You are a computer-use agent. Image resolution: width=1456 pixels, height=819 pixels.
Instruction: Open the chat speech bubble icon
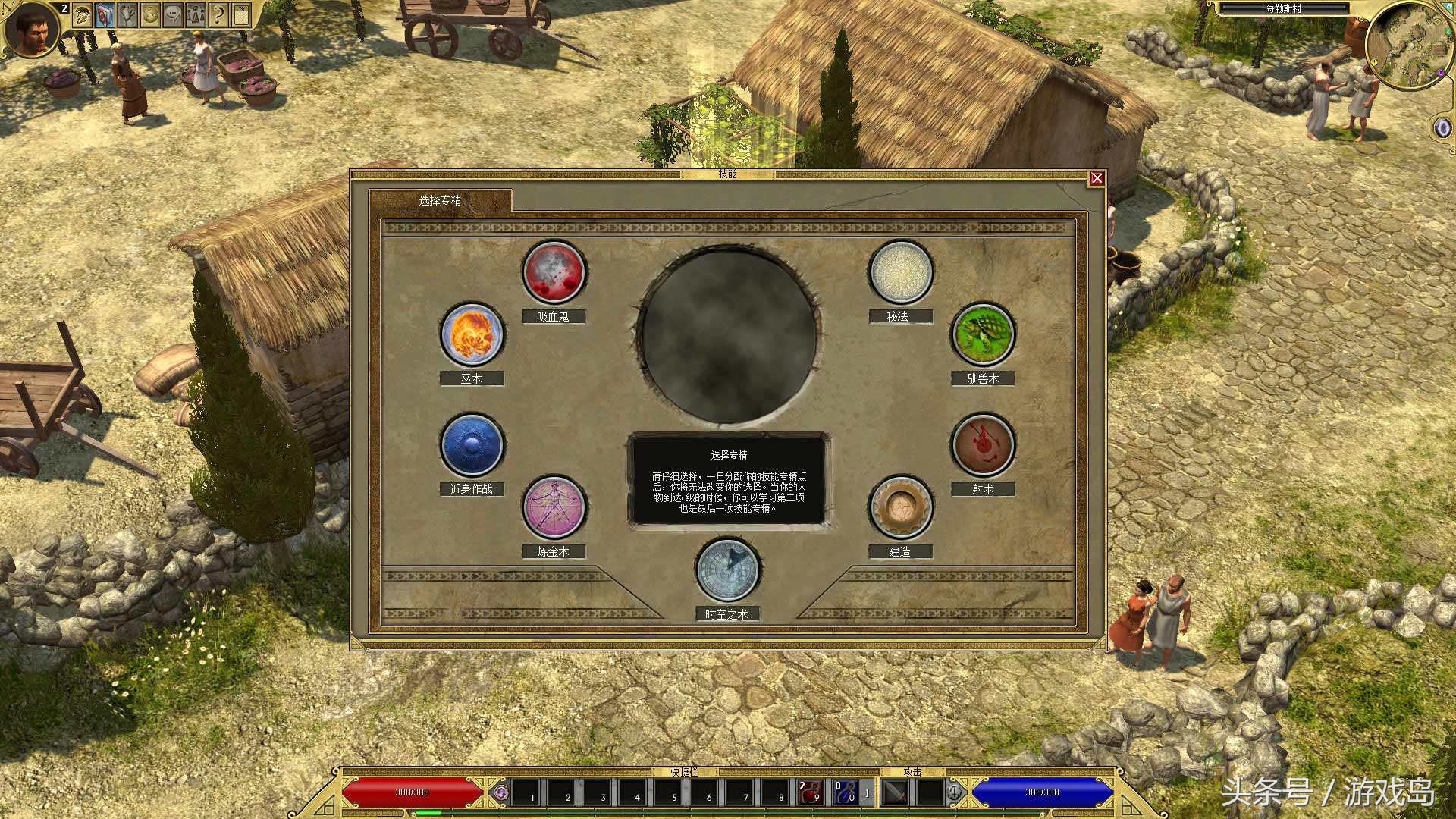173,15
